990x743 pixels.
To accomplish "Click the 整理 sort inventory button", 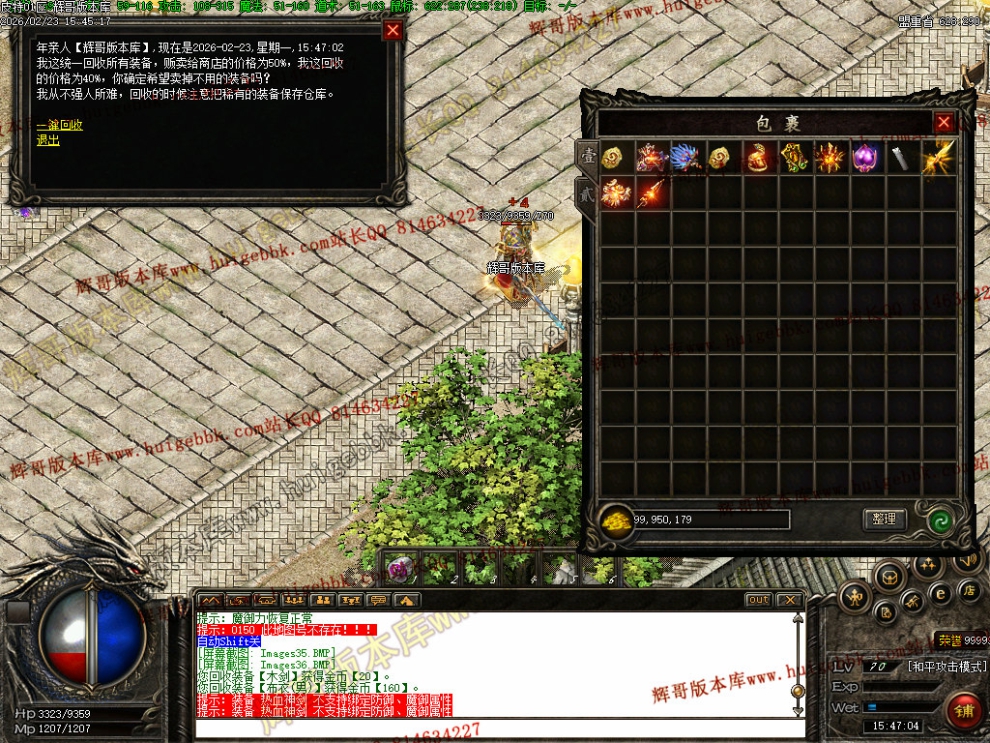I will click(x=883, y=519).
